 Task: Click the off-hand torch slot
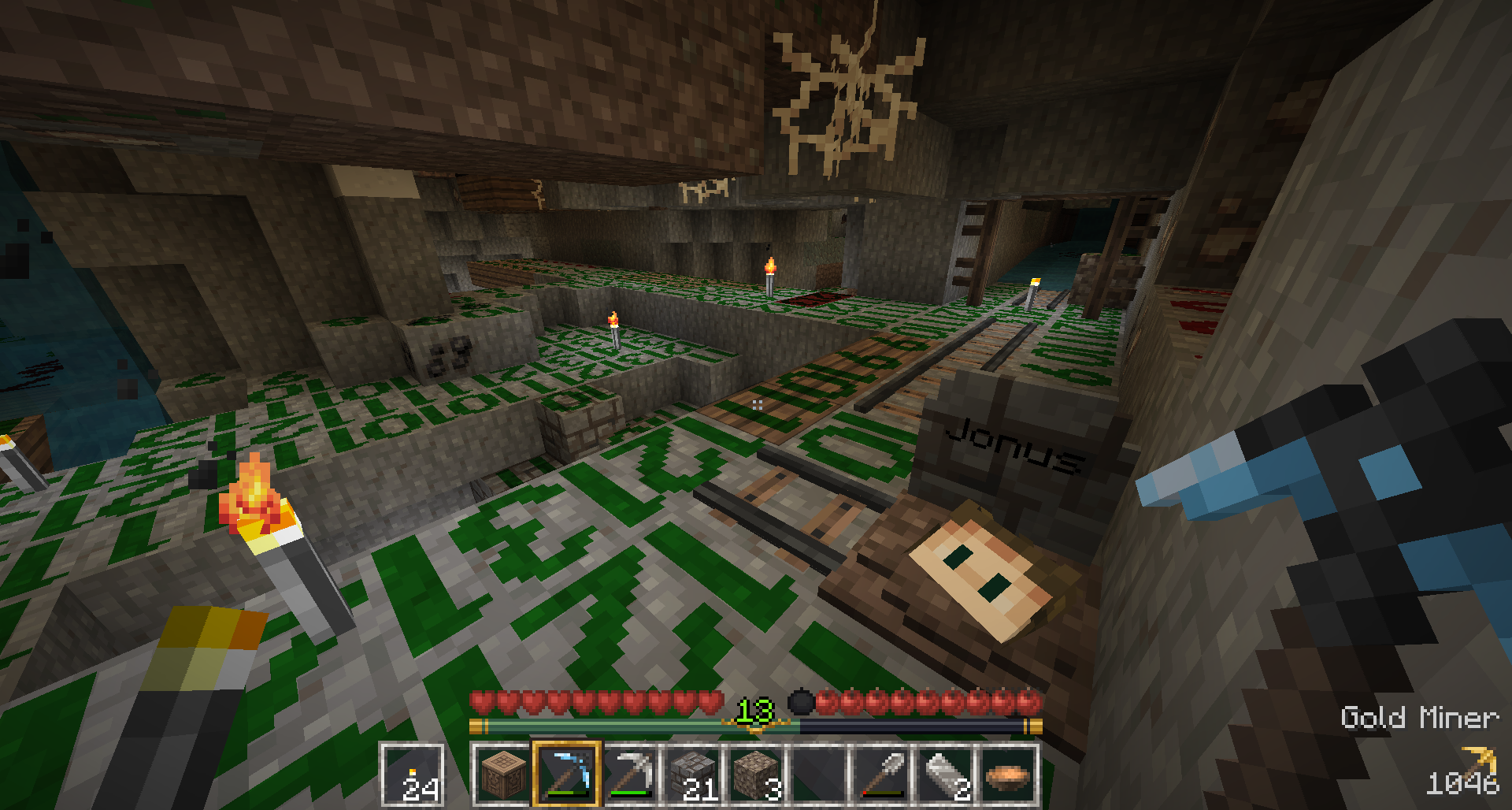(412, 775)
